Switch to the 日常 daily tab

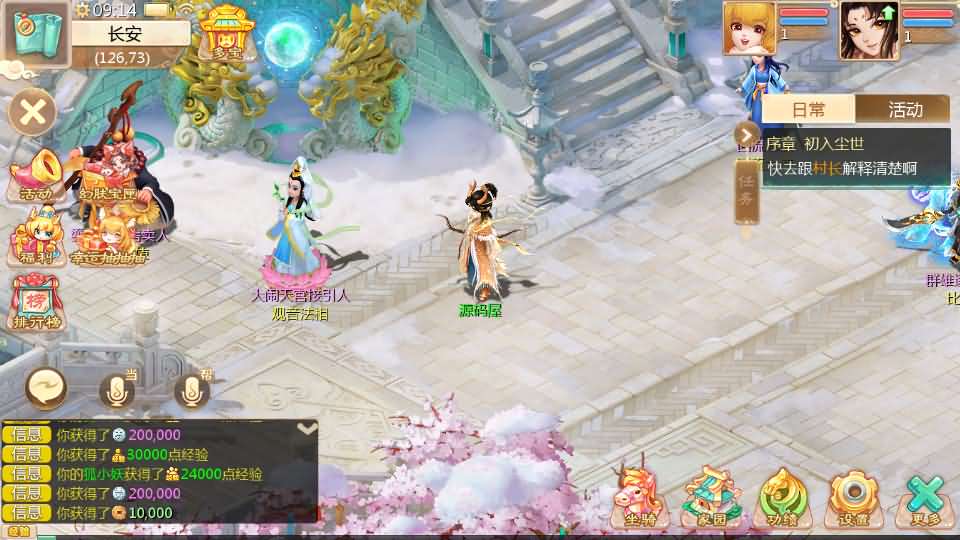pyautogui.click(x=809, y=110)
